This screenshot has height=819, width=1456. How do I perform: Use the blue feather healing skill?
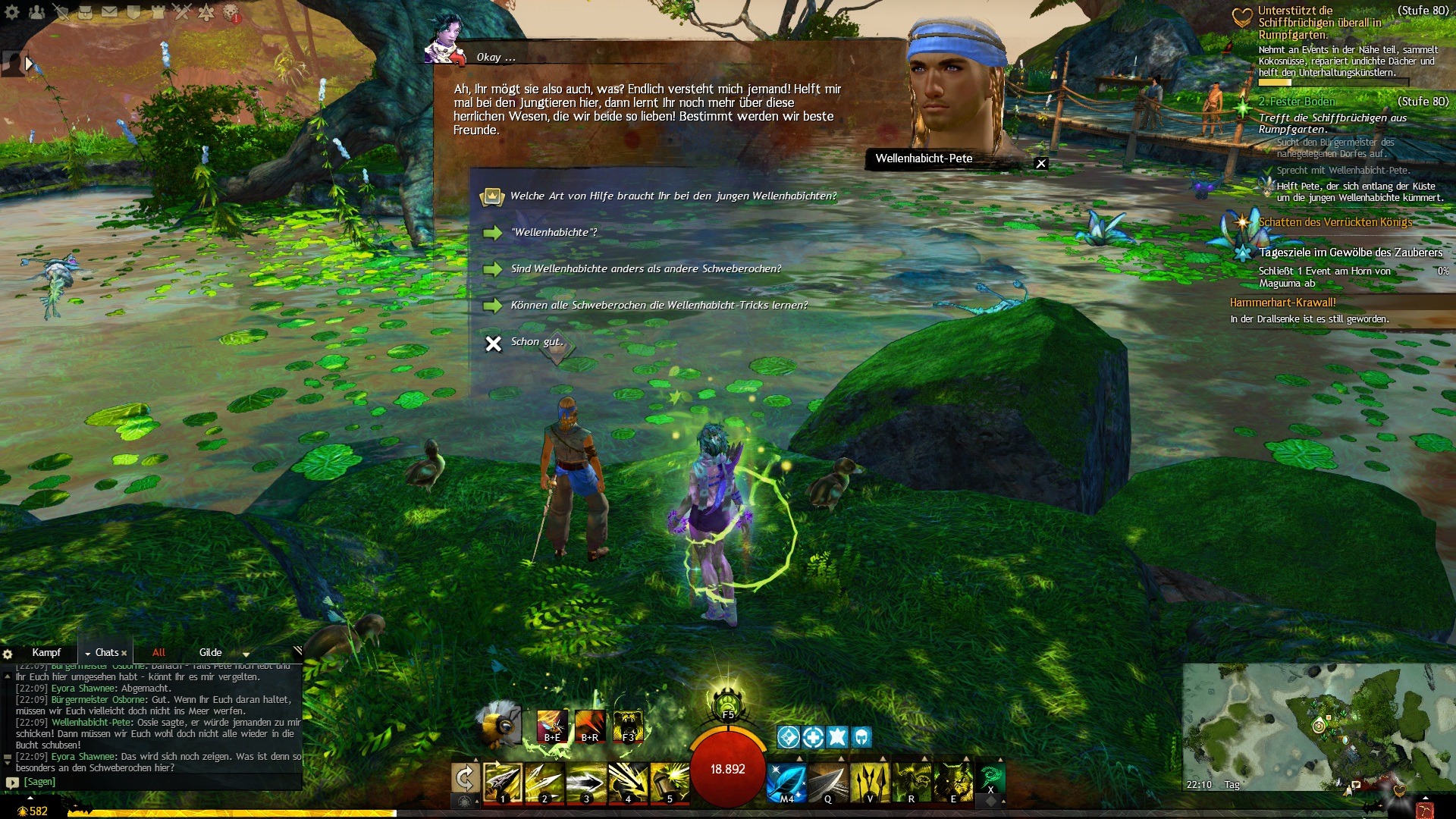[x=786, y=783]
